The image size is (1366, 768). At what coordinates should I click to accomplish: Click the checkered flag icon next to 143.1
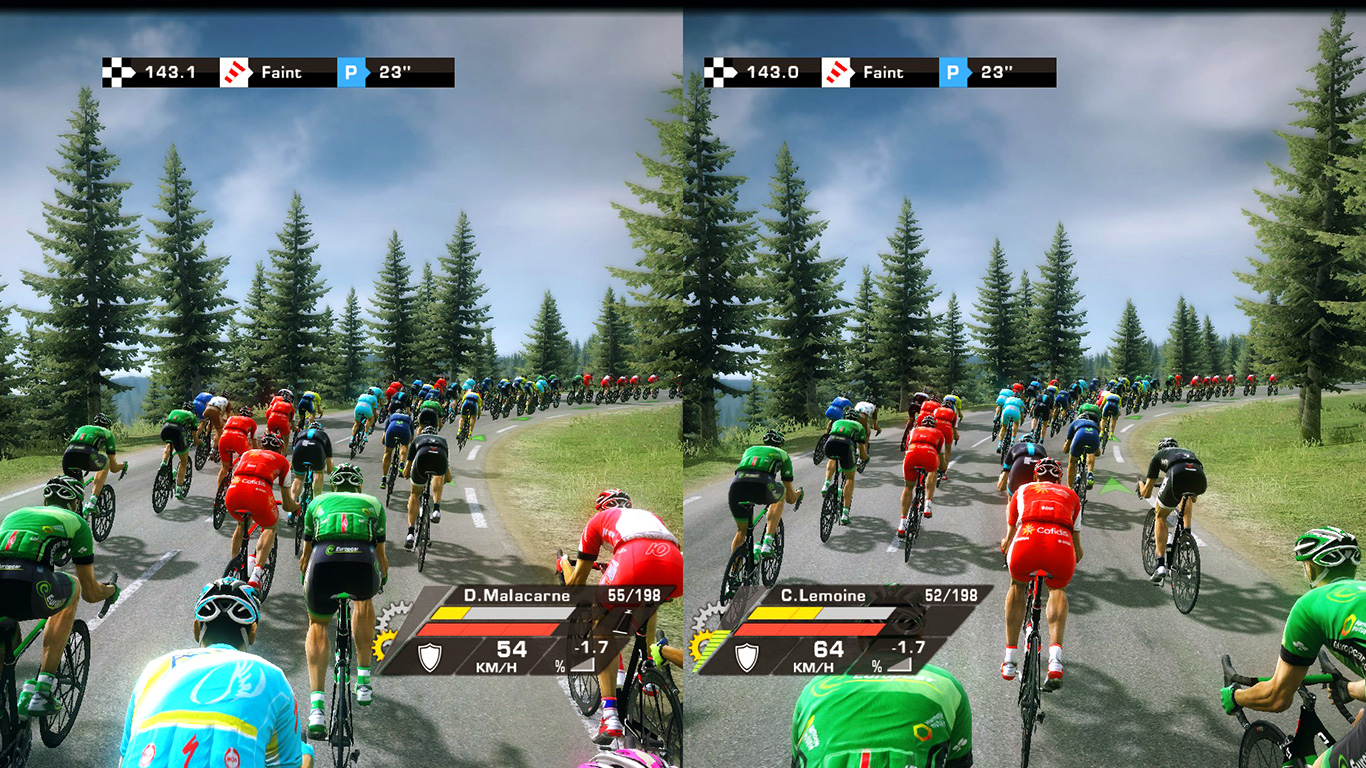click(120, 72)
